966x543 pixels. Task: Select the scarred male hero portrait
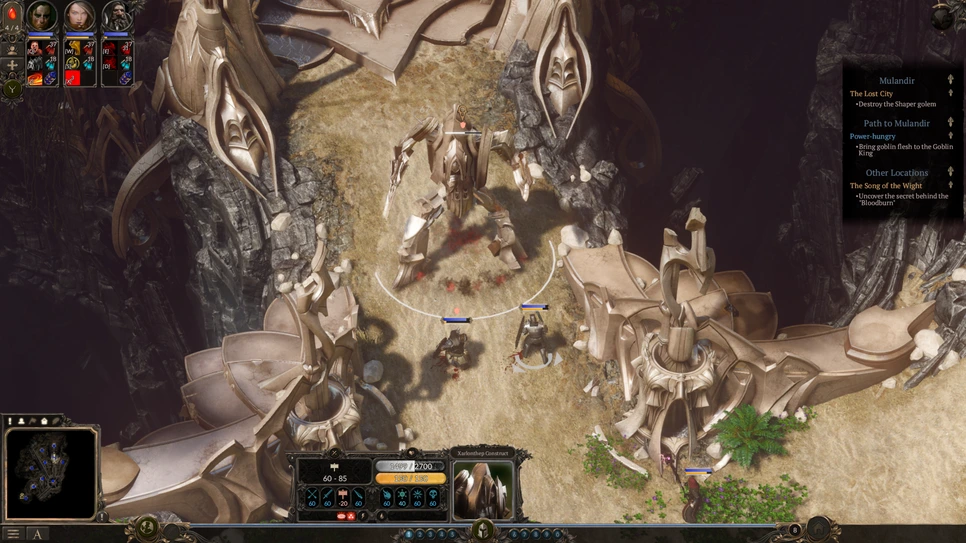tap(42, 17)
